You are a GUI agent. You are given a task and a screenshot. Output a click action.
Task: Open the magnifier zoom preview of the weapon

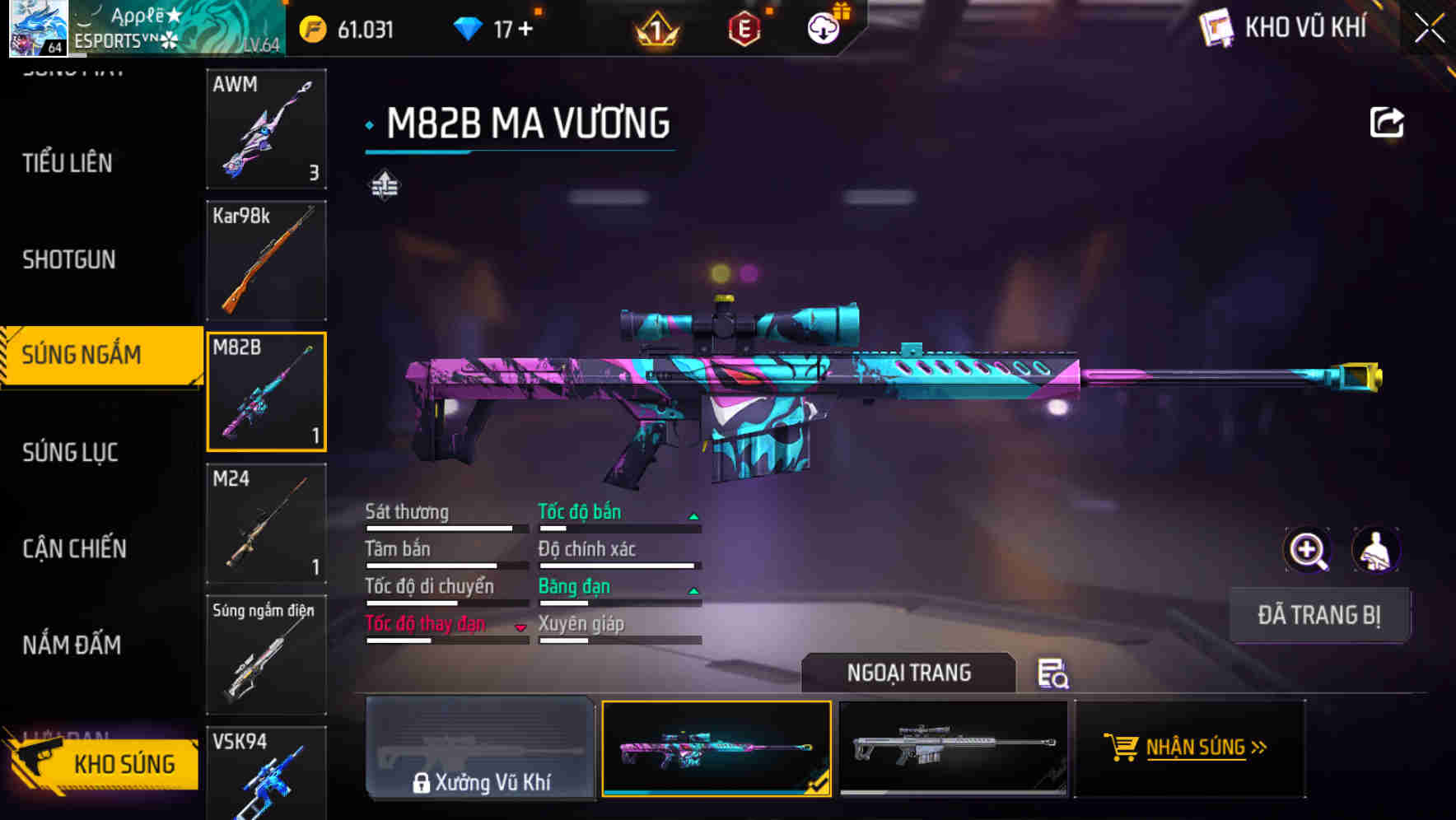pyautogui.click(x=1308, y=550)
